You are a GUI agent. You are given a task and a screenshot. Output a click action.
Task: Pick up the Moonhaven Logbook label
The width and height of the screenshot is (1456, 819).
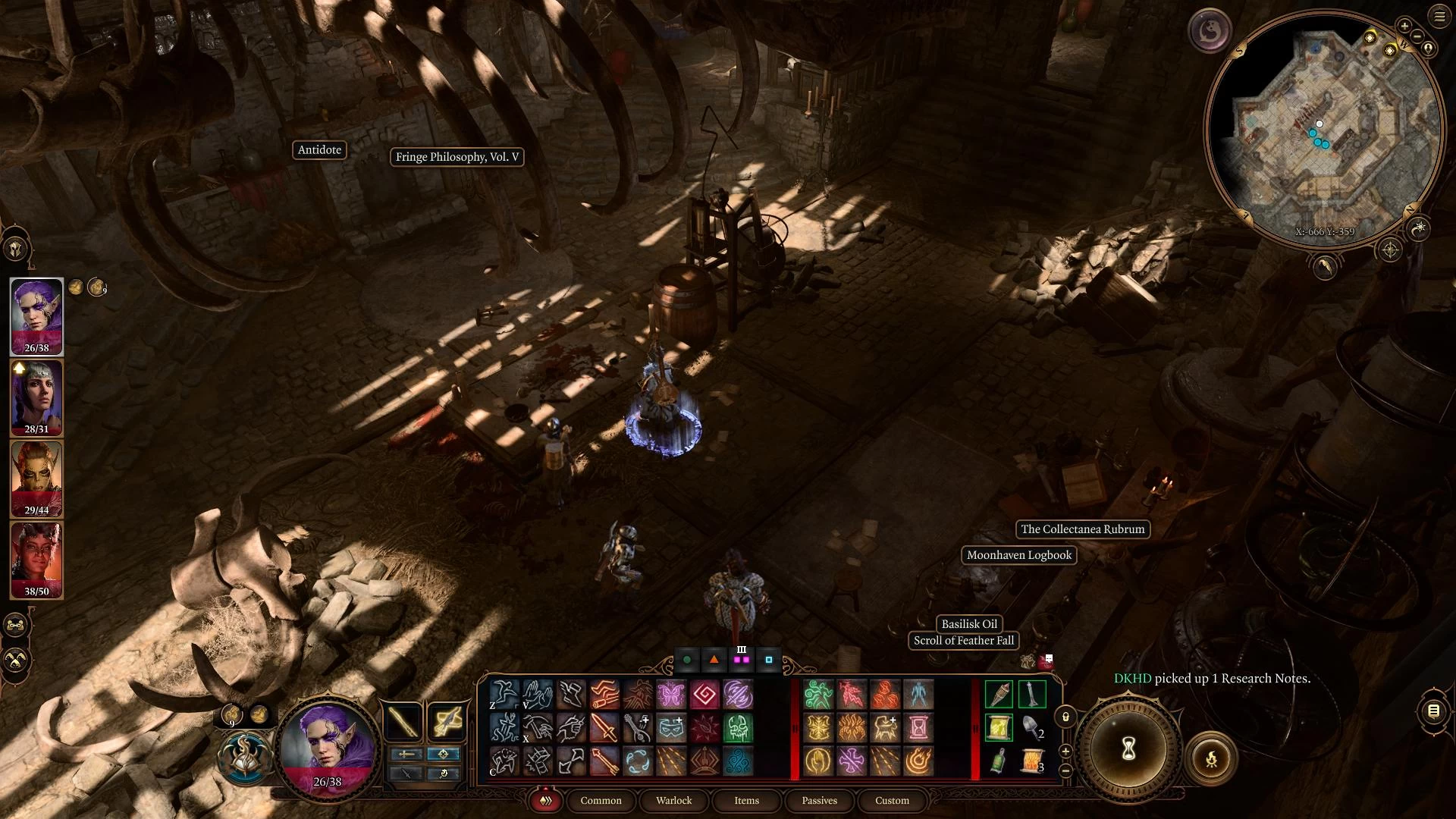tap(1018, 555)
